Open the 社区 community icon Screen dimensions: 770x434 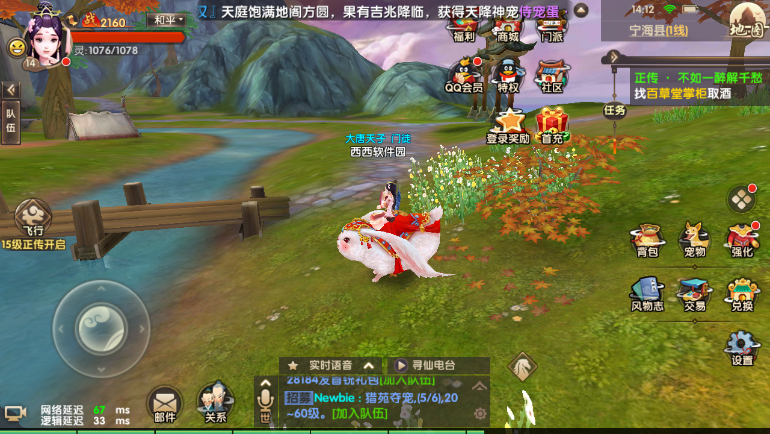(551, 75)
